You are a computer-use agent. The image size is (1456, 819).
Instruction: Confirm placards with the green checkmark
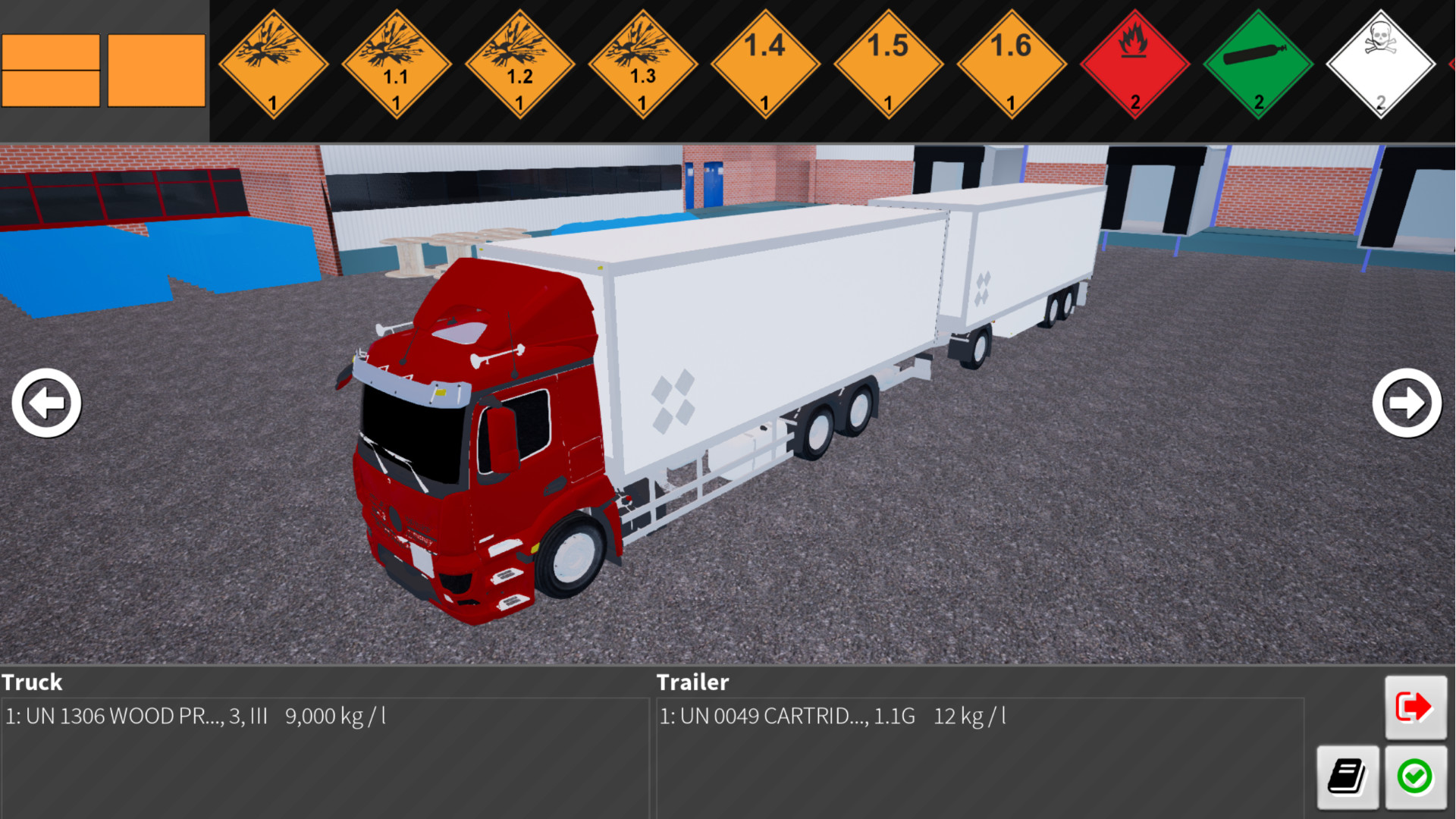tap(1415, 777)
